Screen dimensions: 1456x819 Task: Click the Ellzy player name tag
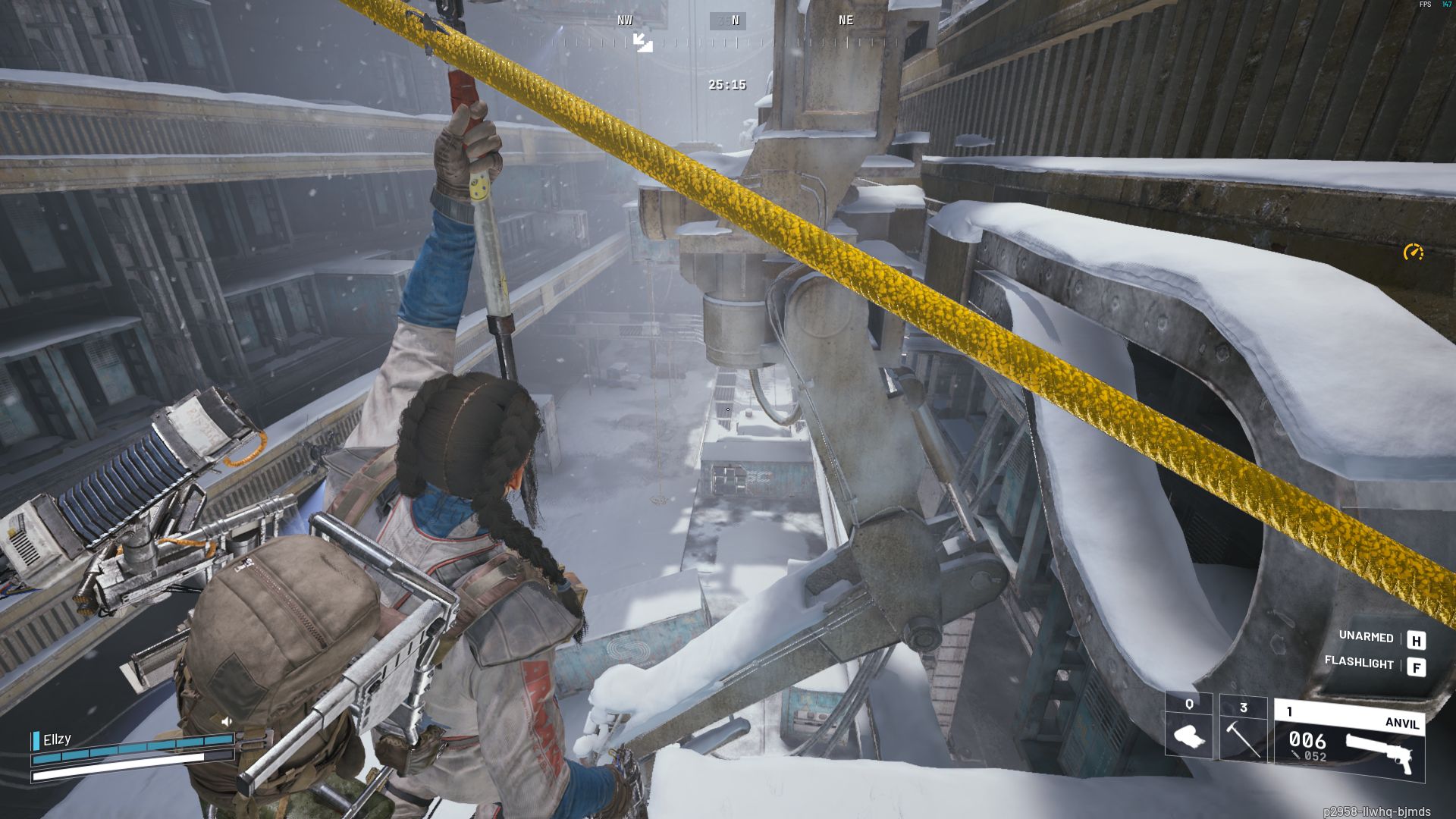tap(57, 739)
